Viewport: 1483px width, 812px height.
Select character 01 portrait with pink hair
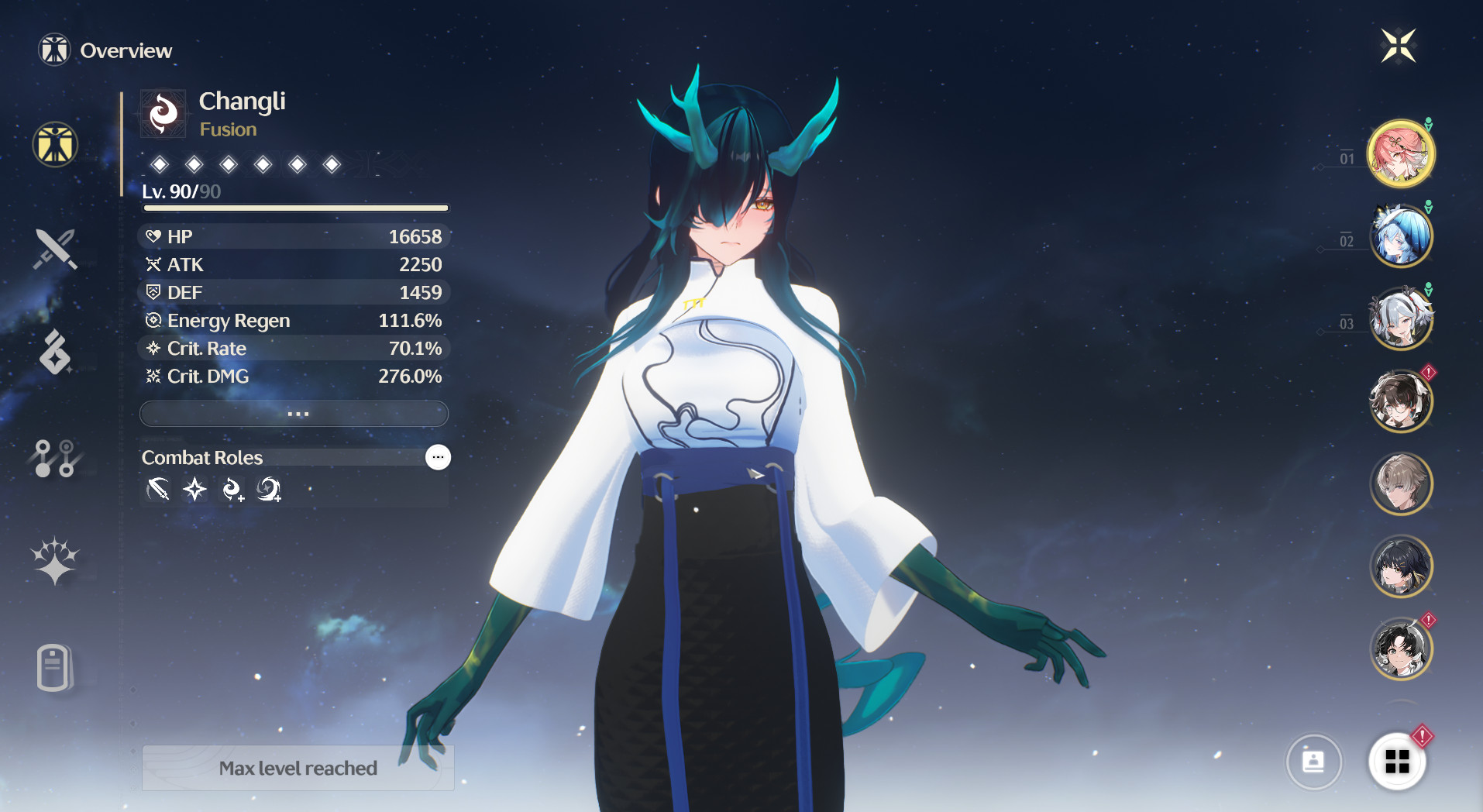point(1402,153)
